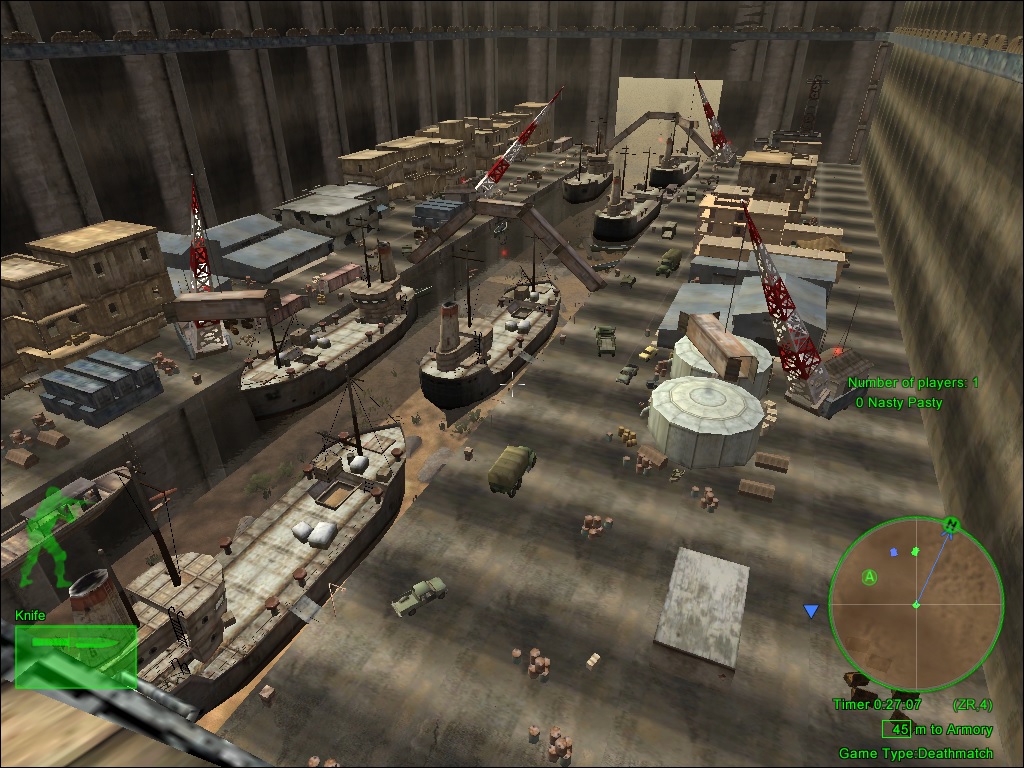Viewport: 1024px width, 768px height.
Task: Select the green A marker on the minimap
Action: [870, 577]
